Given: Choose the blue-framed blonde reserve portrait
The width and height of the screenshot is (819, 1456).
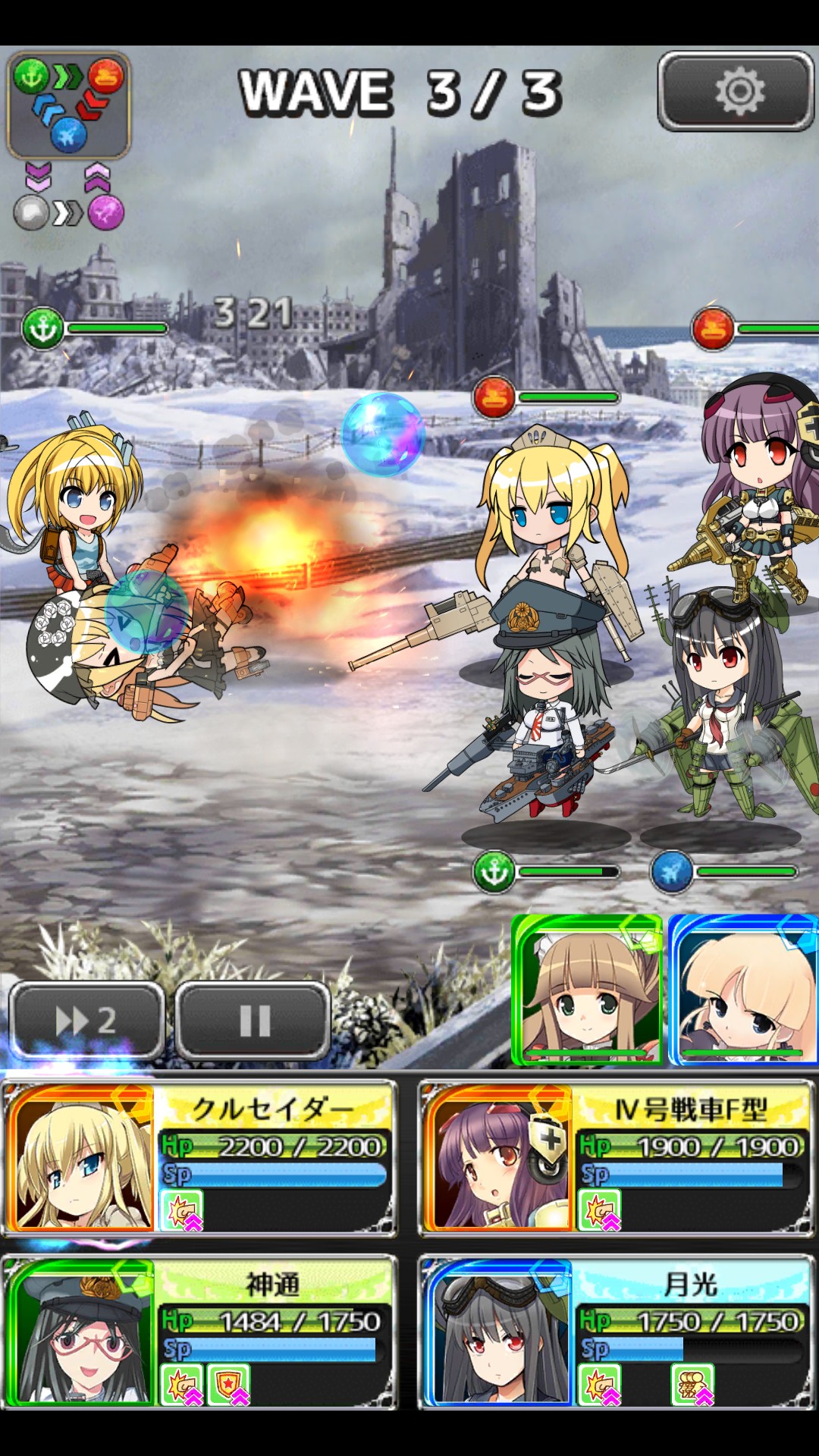Looking at the screenshot, I should click(x=743, y=990).
